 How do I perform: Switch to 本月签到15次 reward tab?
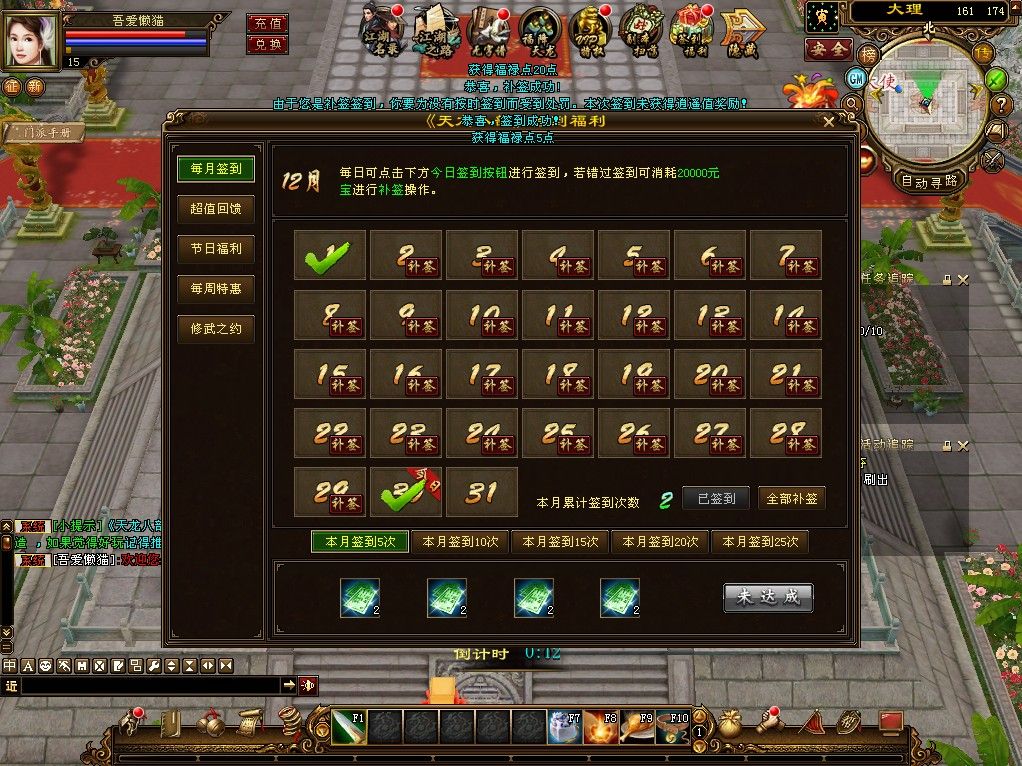coord(560,542)
